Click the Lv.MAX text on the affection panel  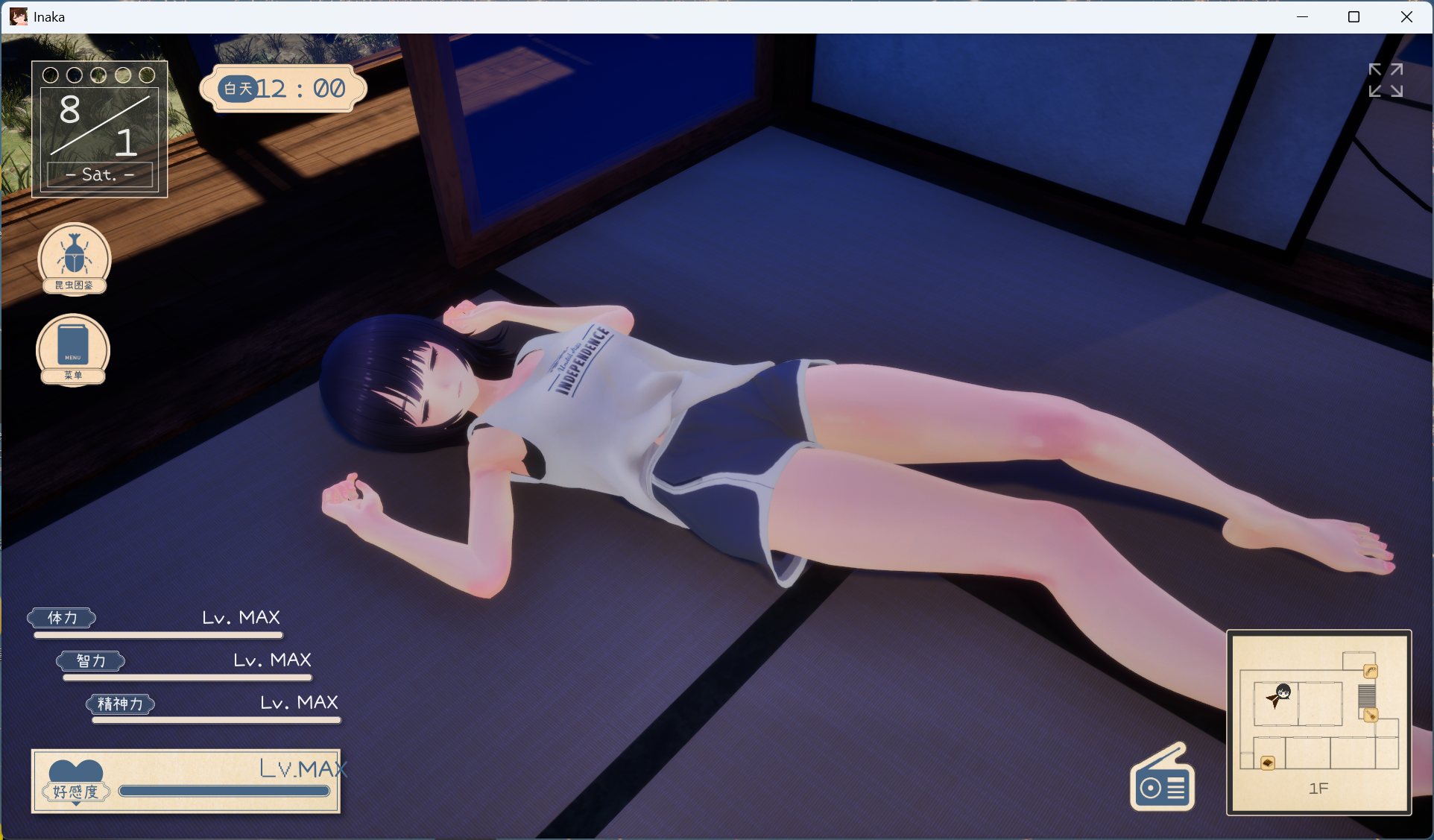pyautogui.click(x=303, y=768)
